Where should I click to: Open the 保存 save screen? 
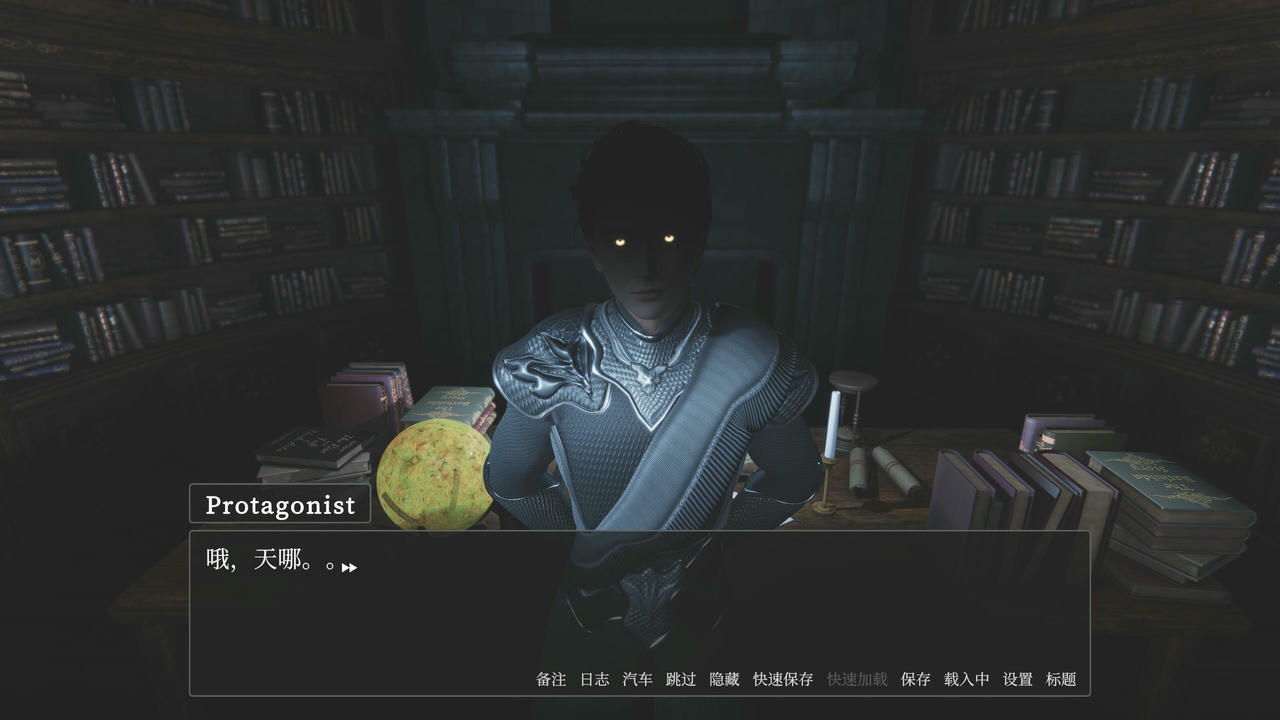pos(913,678)
